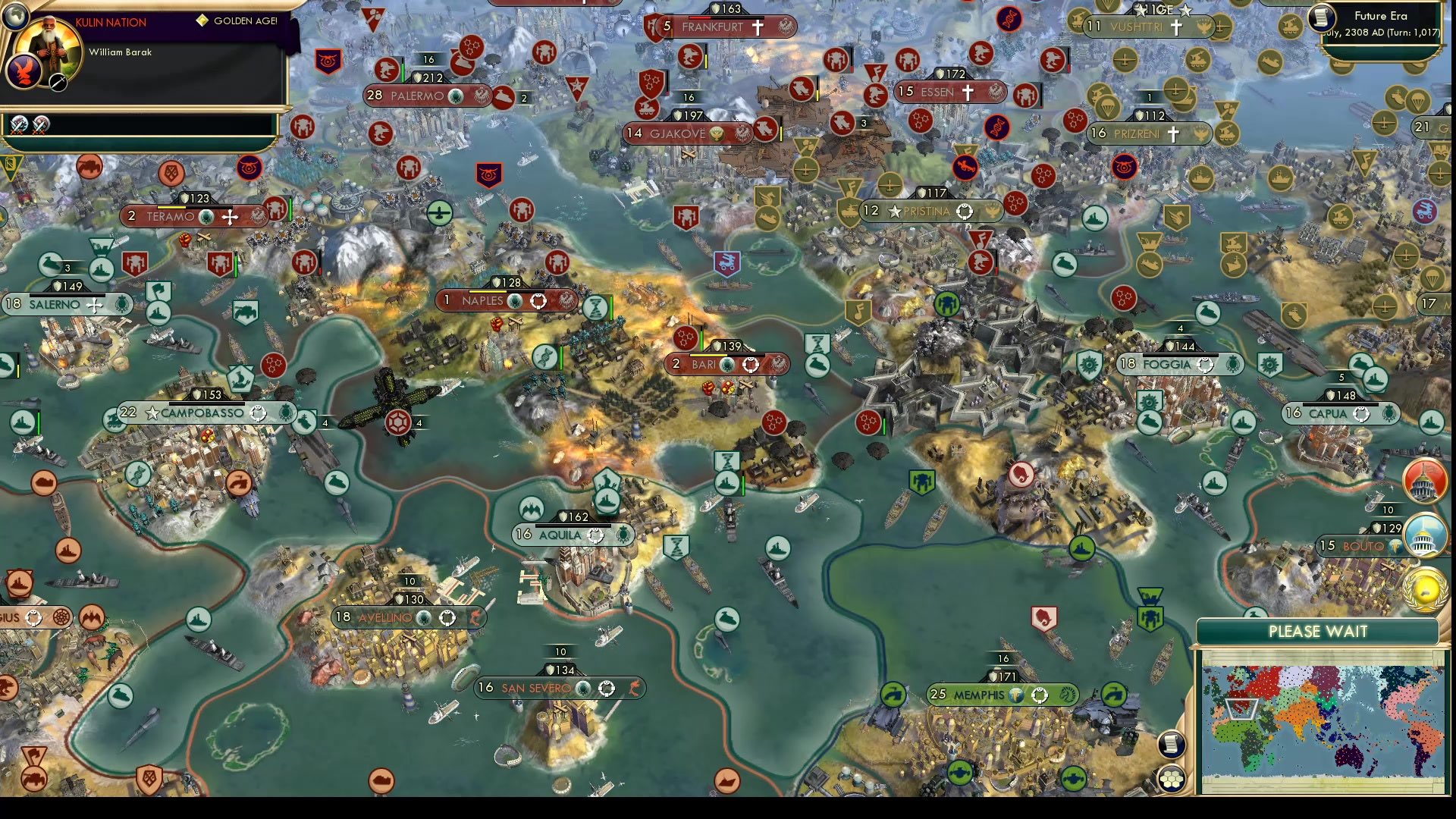
Task: Click Palermo's religion icon on its city banner
Action: (457, 97)
